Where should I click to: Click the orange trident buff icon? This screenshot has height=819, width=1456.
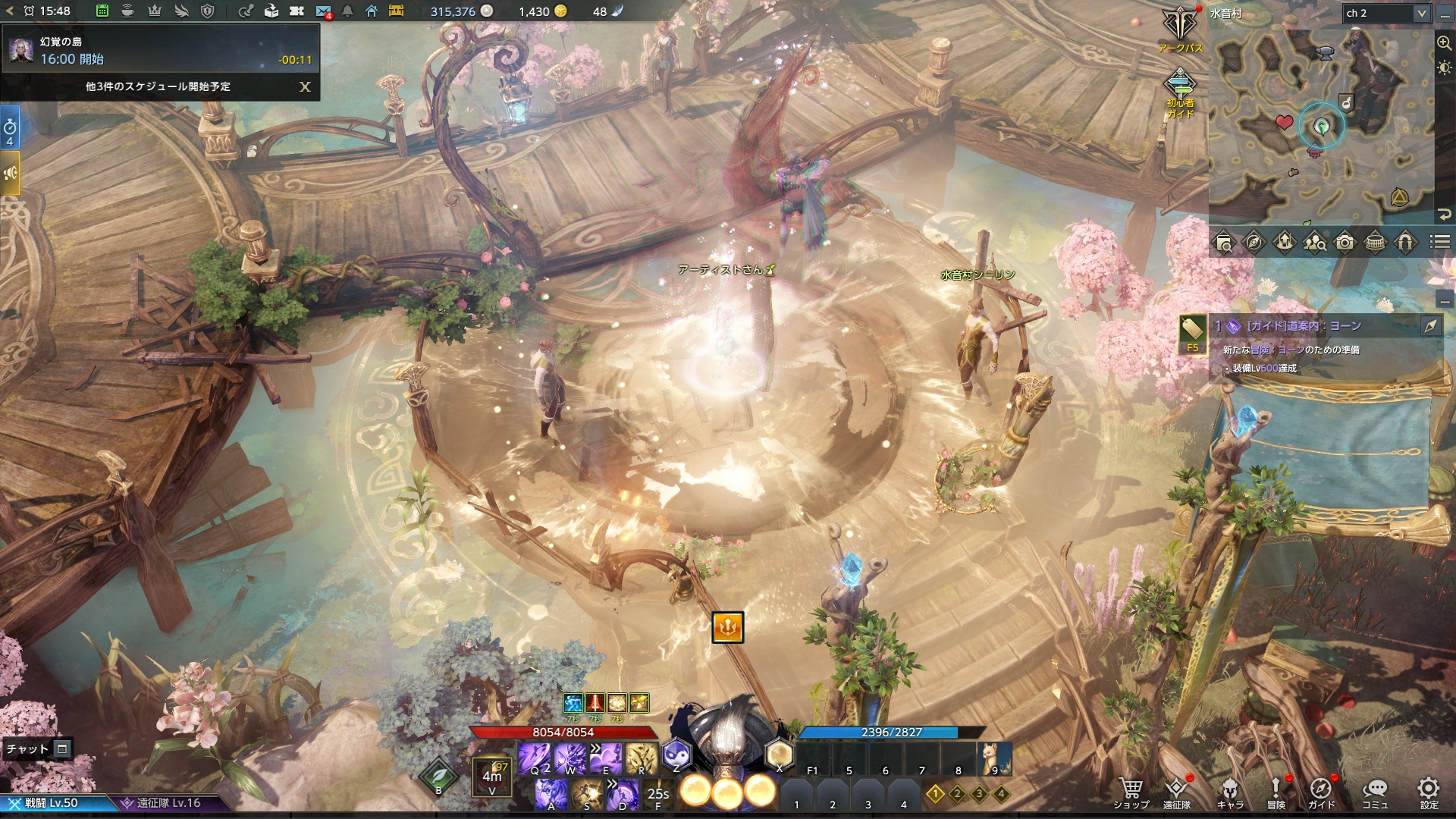(727, 627)
